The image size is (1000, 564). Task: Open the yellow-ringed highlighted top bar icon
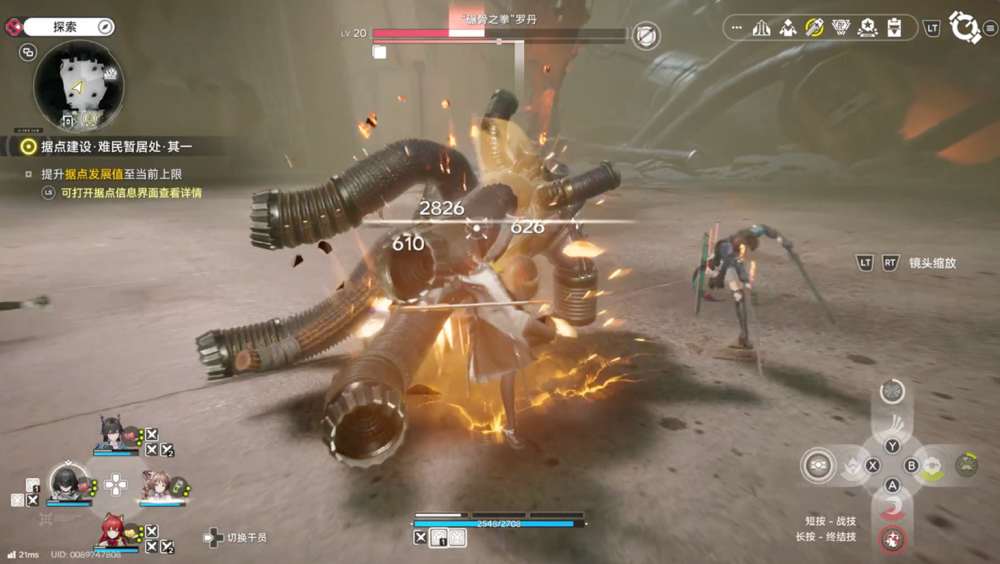815,28
